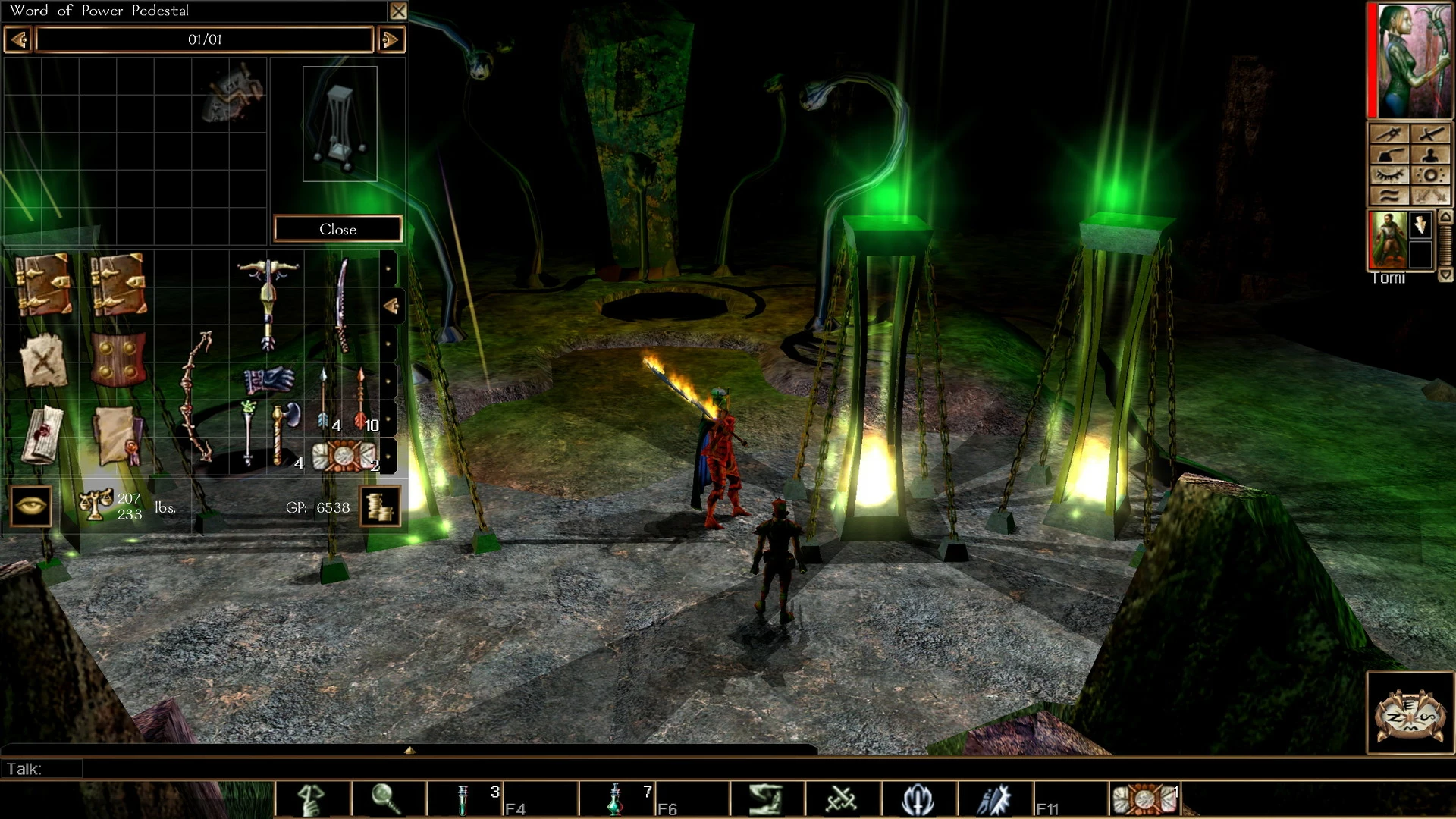The width and height of the screenshot is (1456, 819).
Task: Select the wooden longbow in the inventory
Action: click(196, 396)
